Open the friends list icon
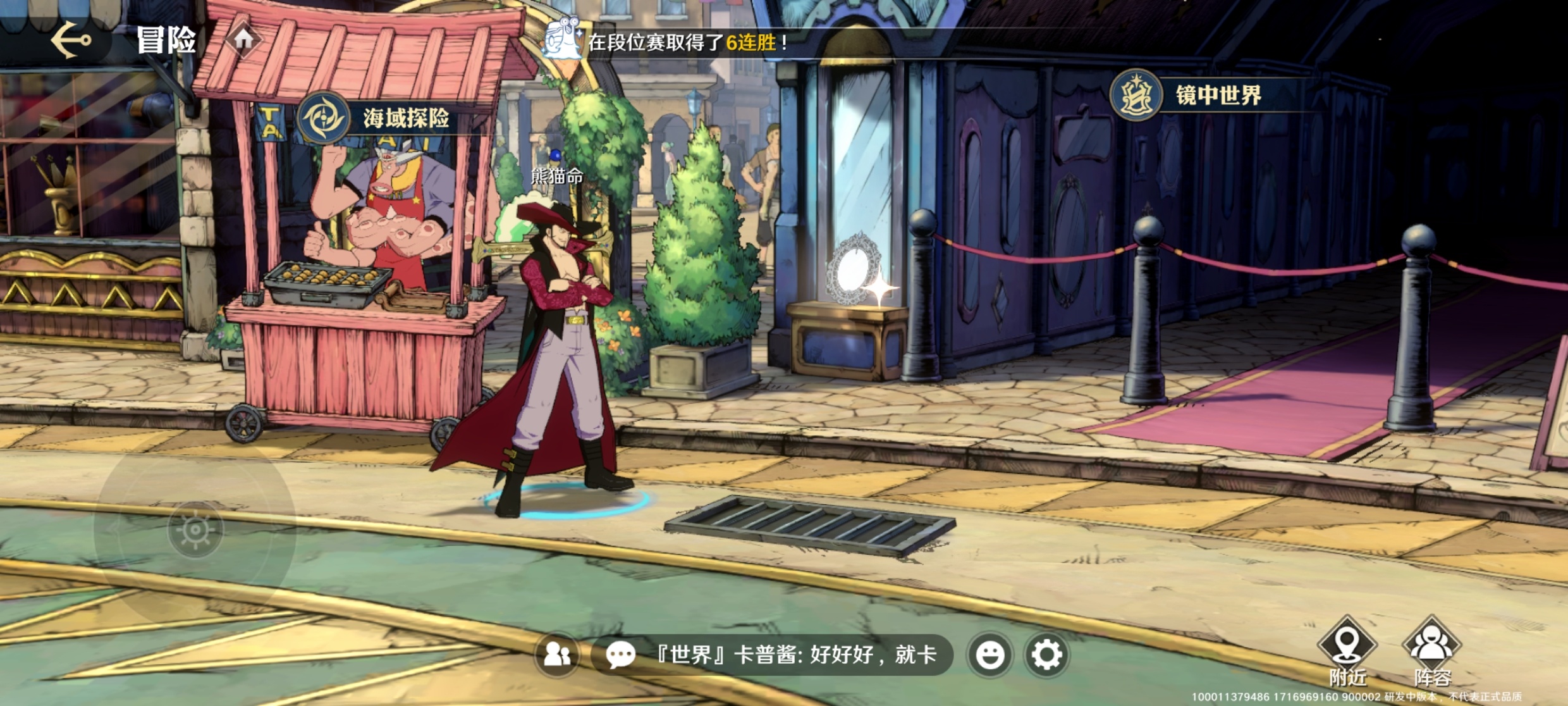The image size is (1568, 706). tap(557, 654)
